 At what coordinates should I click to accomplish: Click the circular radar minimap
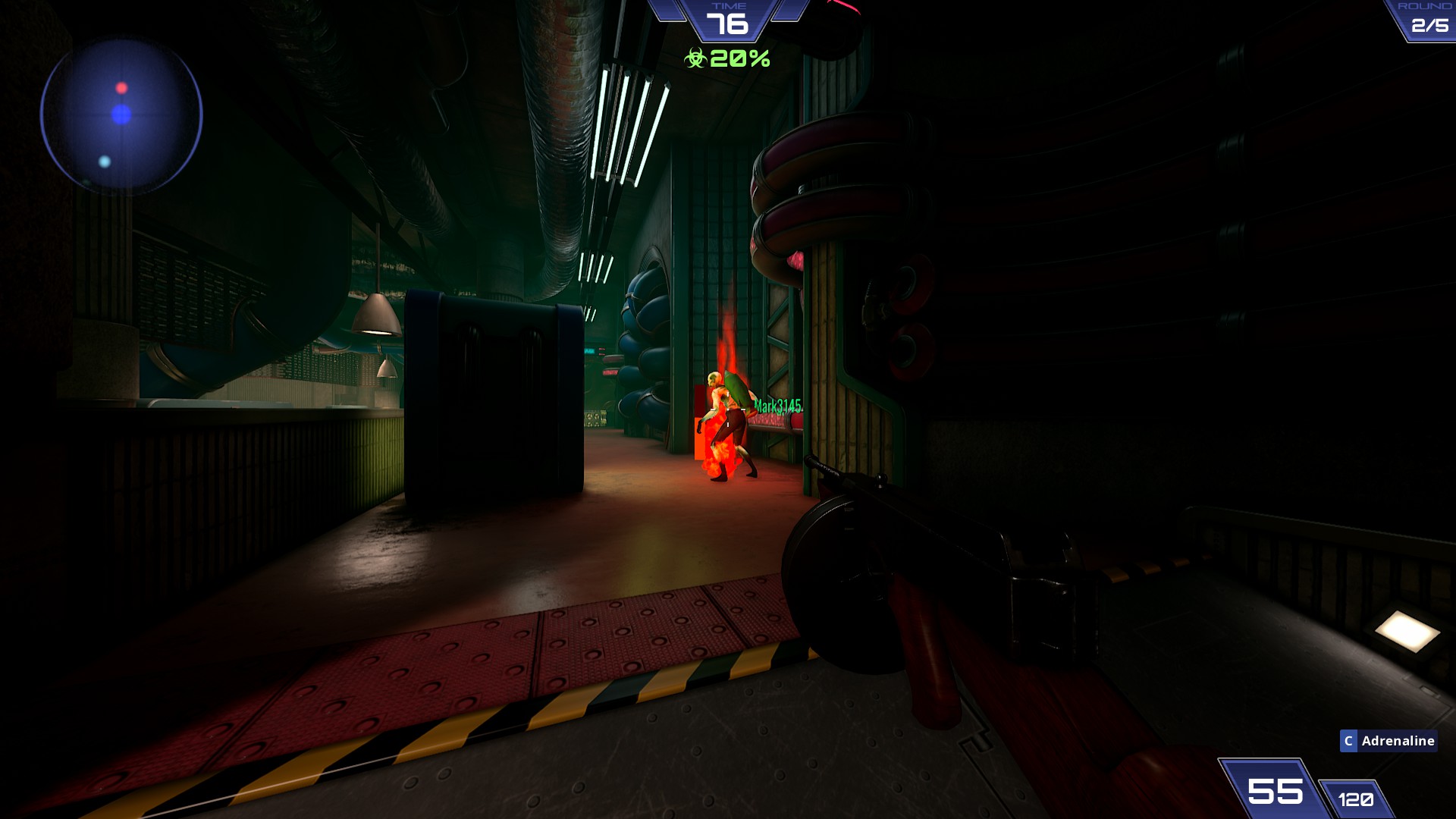click(121, 115)
